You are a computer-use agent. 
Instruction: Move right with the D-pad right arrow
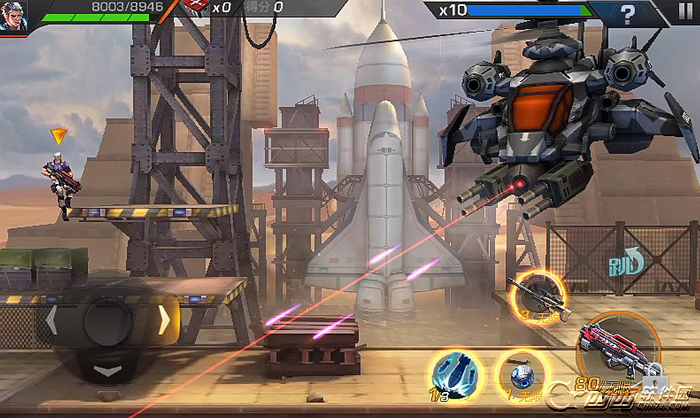click(164, 320)
